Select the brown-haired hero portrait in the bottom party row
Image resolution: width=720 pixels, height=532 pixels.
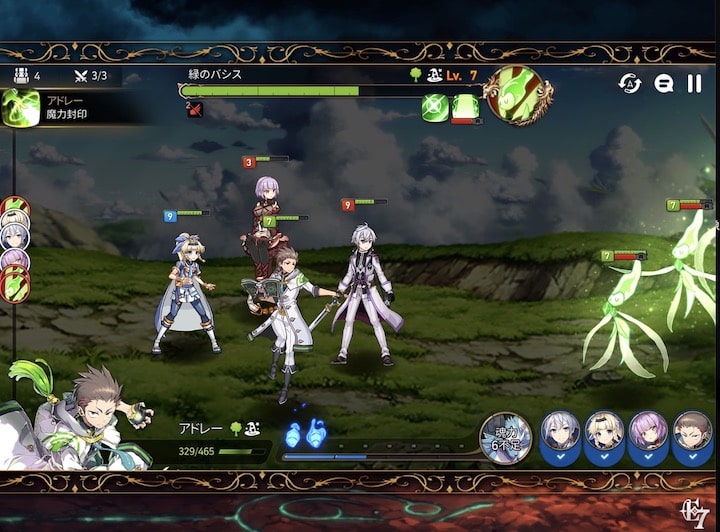[692, 435]
